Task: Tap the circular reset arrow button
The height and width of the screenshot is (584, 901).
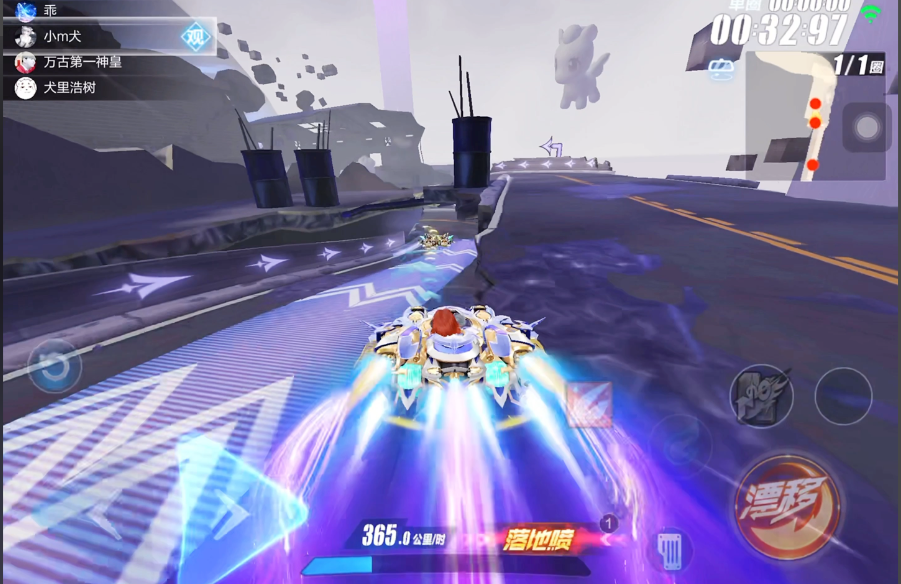Action: (x=55, y=366)
